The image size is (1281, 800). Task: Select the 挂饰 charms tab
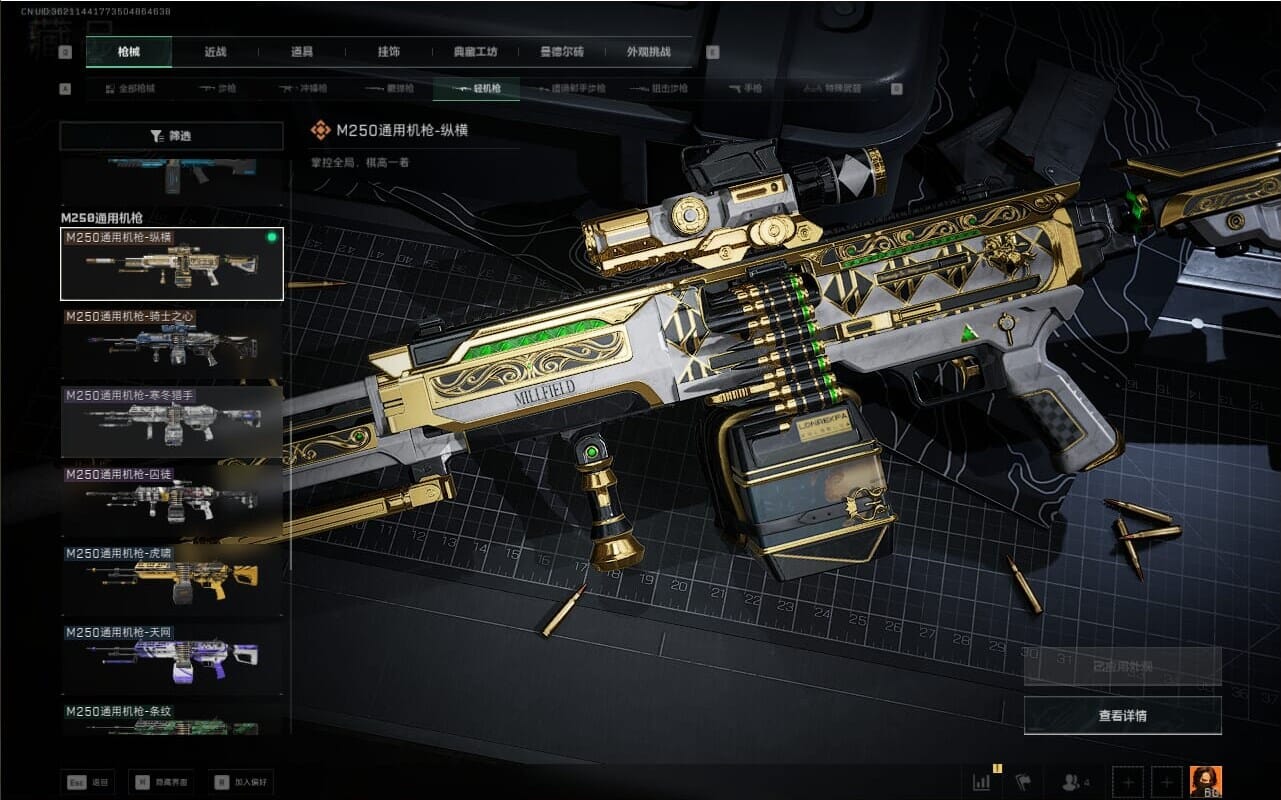tap(388, 52)
